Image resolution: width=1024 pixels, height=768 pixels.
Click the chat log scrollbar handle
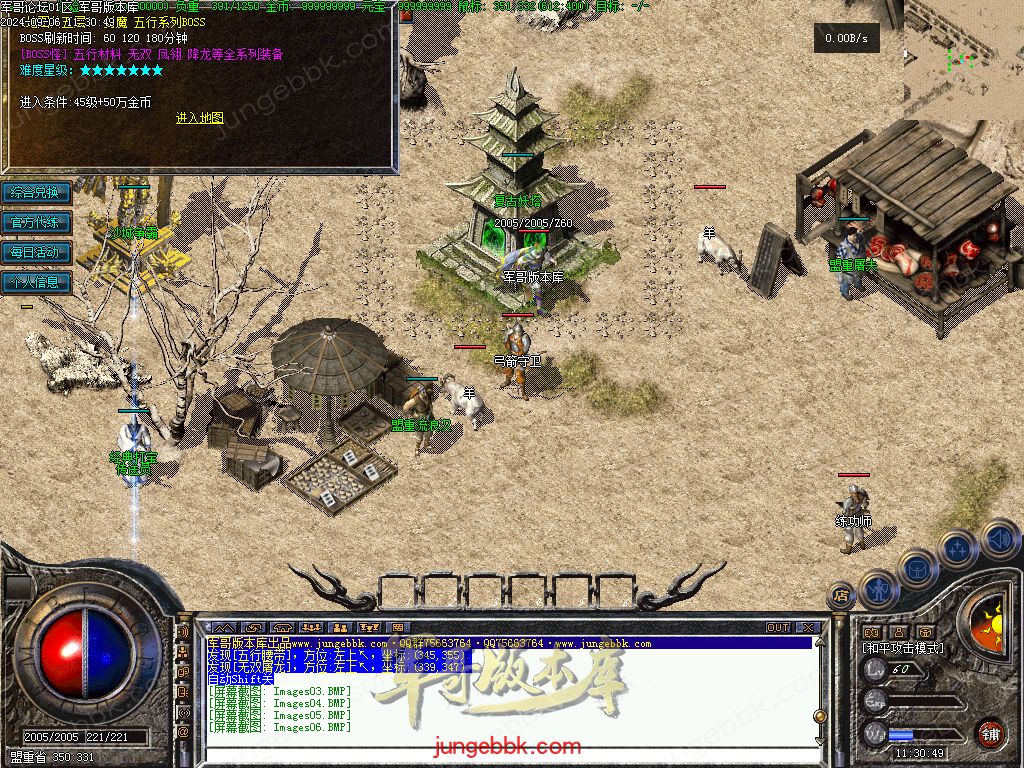pyautogui.click(x=820, y=716)
